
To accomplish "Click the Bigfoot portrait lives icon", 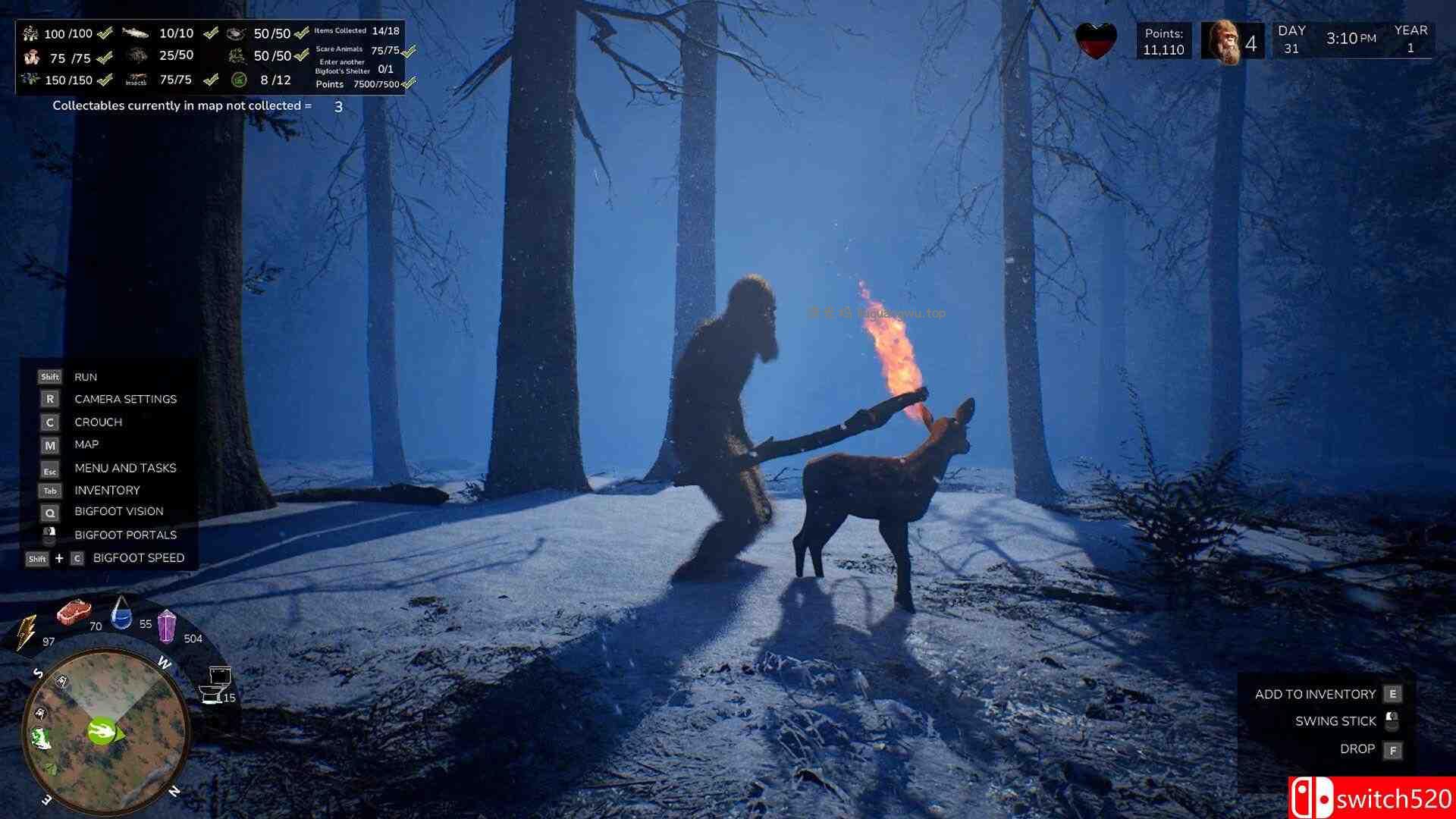I will 1222,42.
